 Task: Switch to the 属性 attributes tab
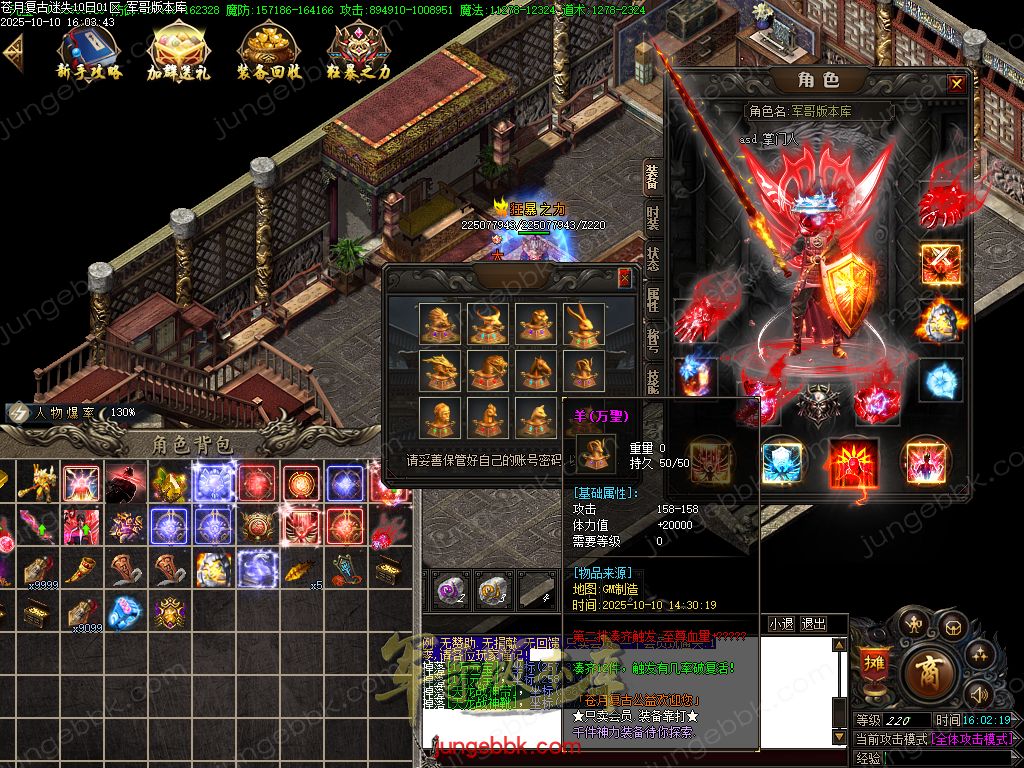coord(652,298)
